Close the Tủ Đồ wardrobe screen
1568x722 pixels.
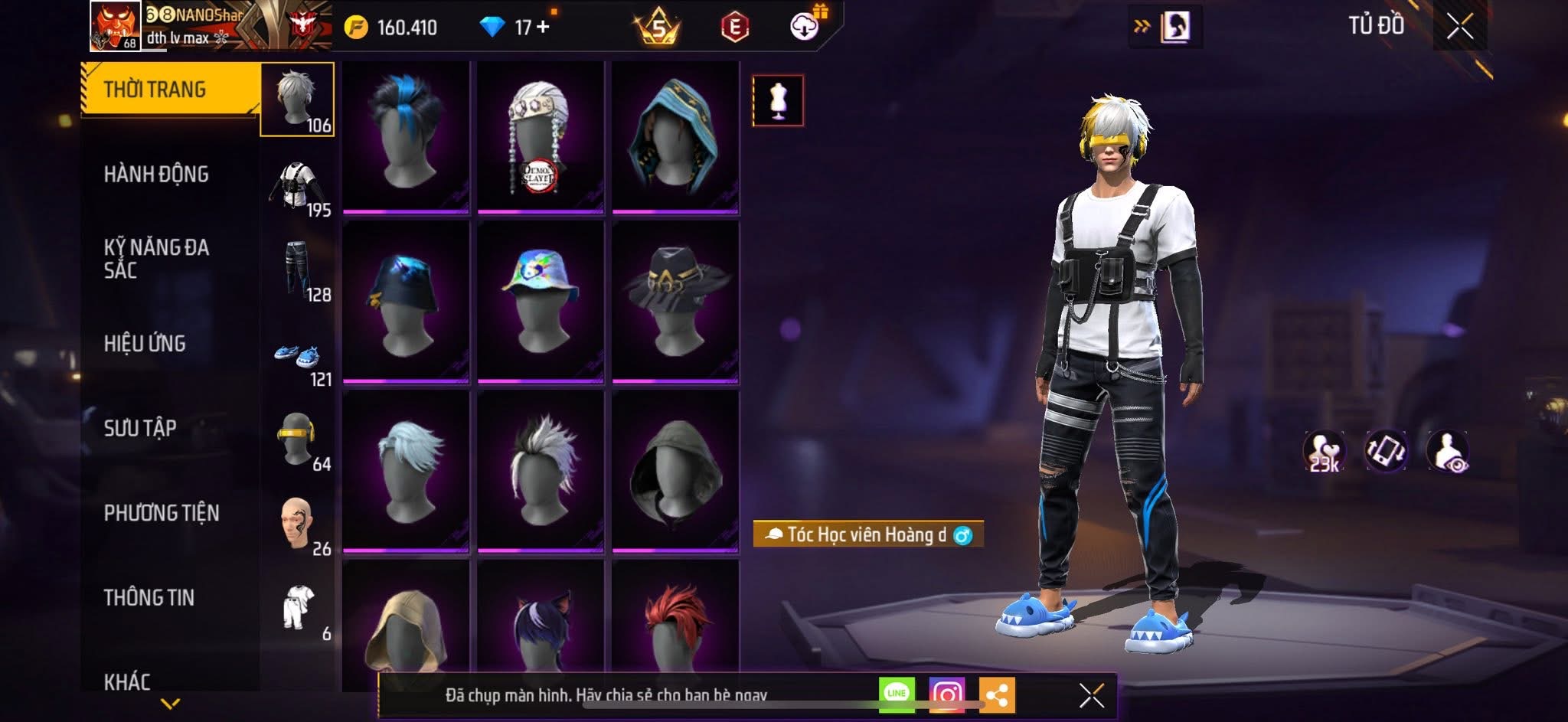click(x=1459, y=27)
